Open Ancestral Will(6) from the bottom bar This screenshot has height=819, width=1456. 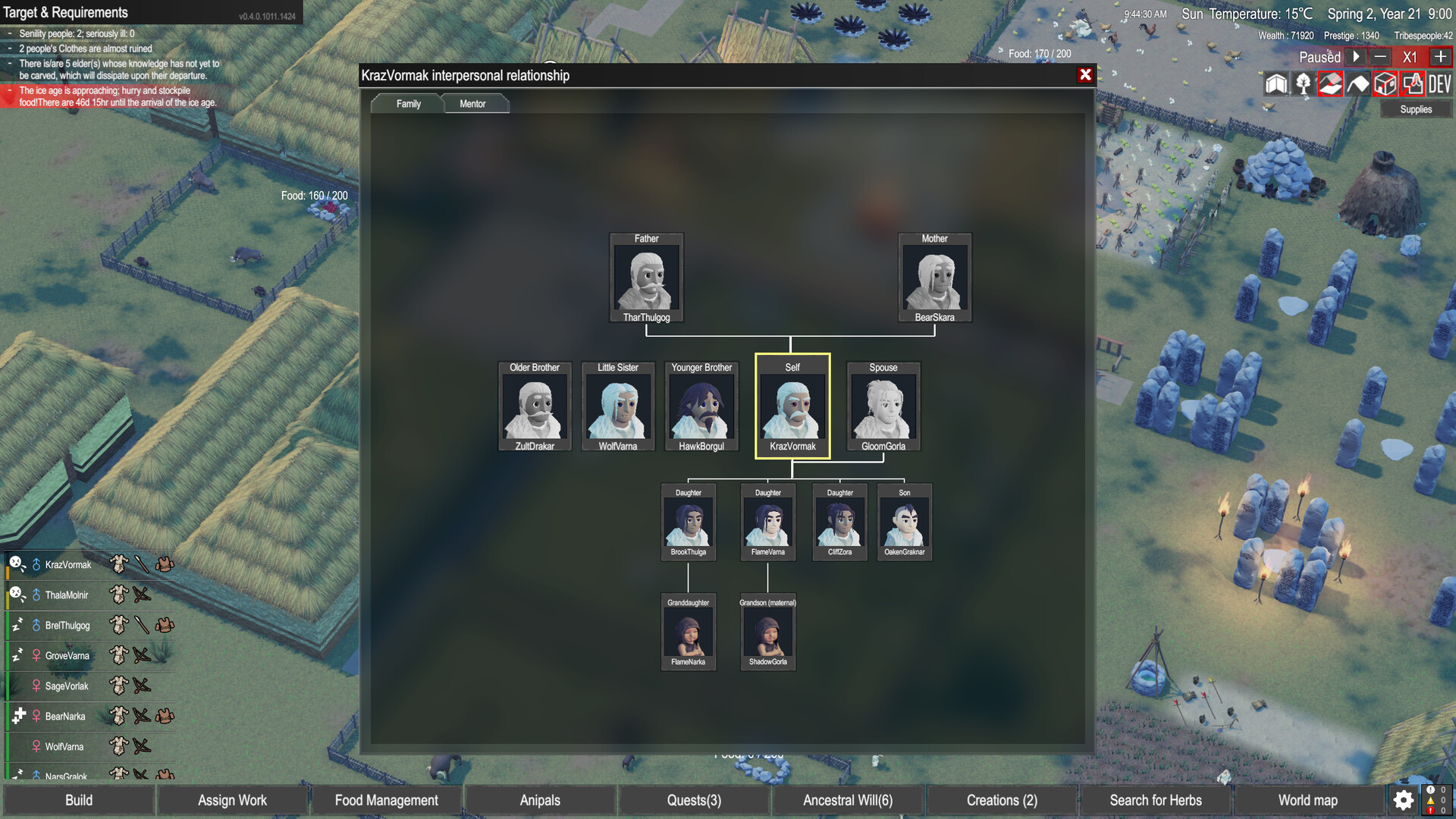(x=849, y=800)
